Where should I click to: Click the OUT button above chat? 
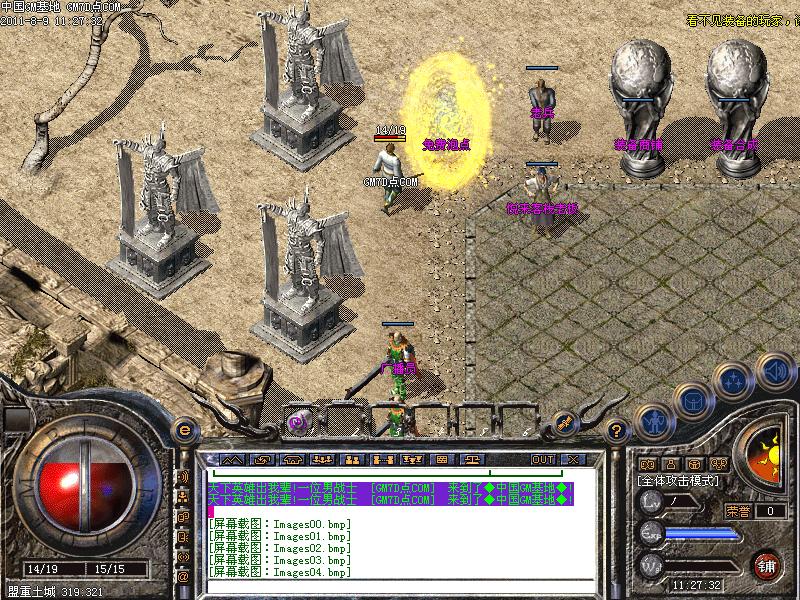click(543, 459)
